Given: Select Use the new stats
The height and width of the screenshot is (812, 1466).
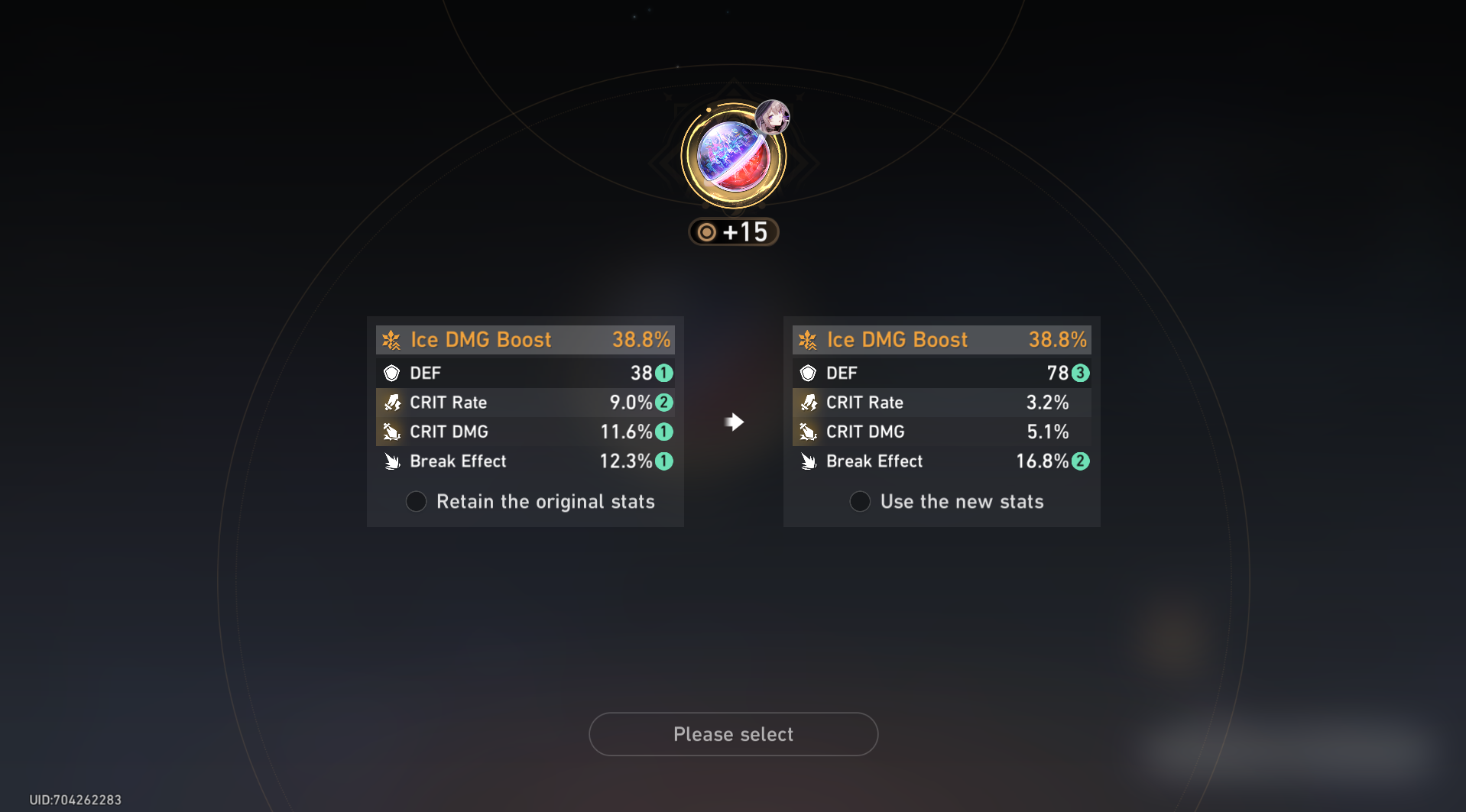Looking at the screenshot, I should tap(860, 501).
